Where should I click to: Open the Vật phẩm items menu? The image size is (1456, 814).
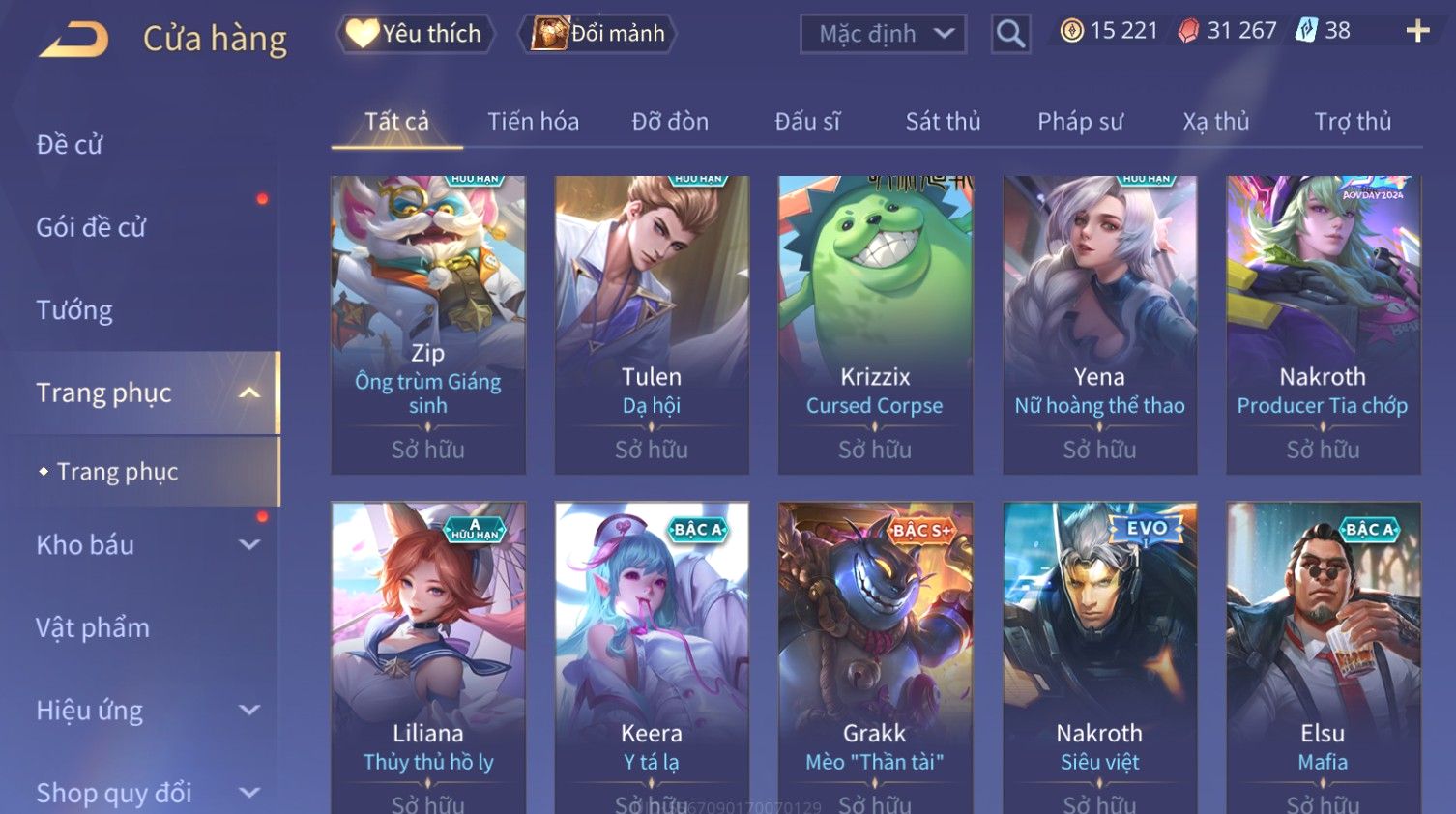pos(93,628)
